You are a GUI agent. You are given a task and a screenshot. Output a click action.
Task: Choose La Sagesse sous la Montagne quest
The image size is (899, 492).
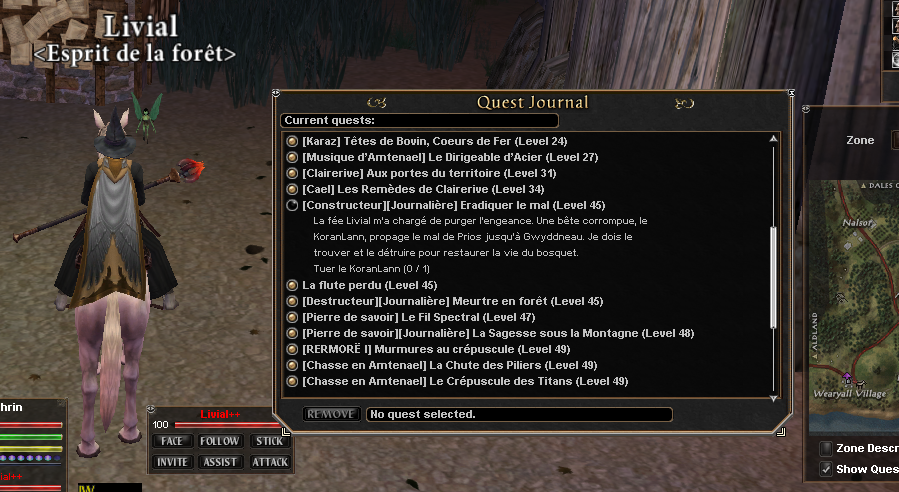click(497, 333)
